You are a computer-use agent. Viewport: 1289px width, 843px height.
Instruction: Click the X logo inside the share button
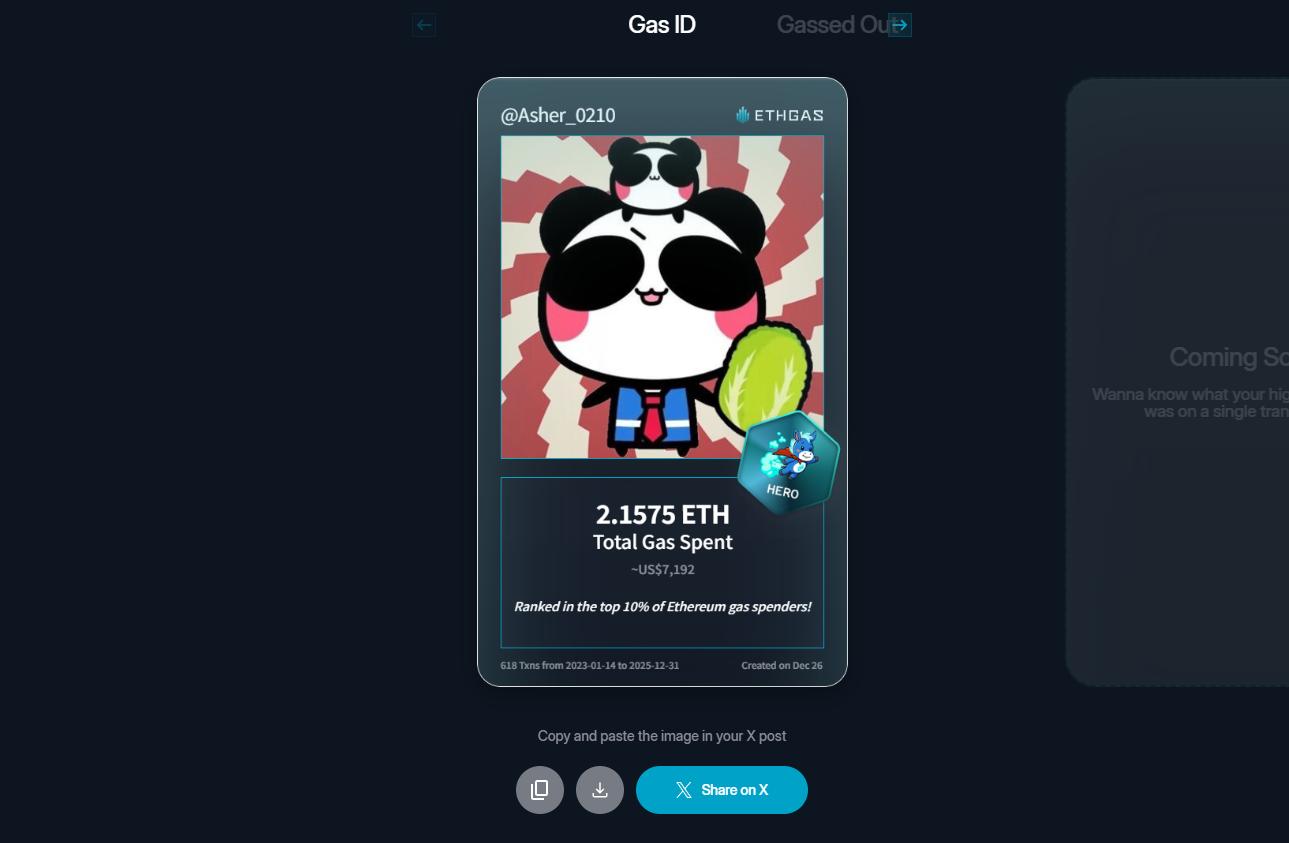[684, 790]
